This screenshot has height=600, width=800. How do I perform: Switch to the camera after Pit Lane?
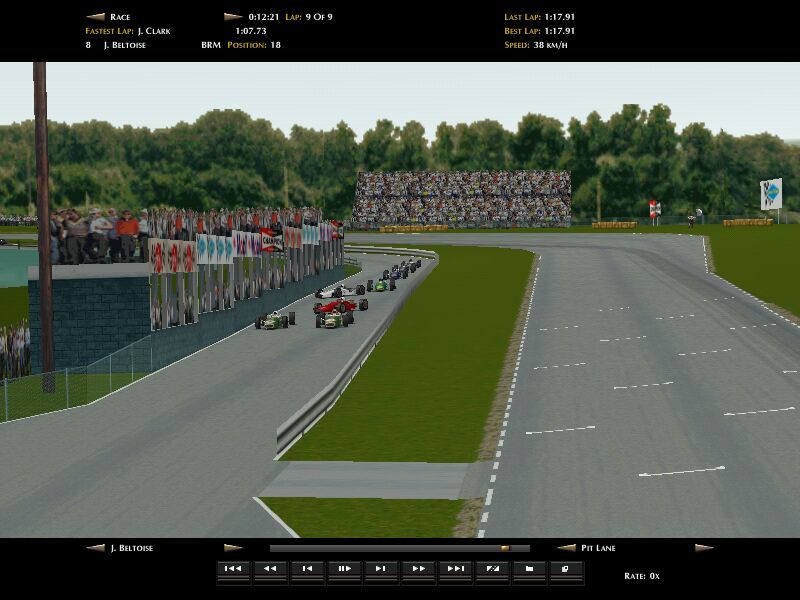pyautogui.click(x=704, y=548)
